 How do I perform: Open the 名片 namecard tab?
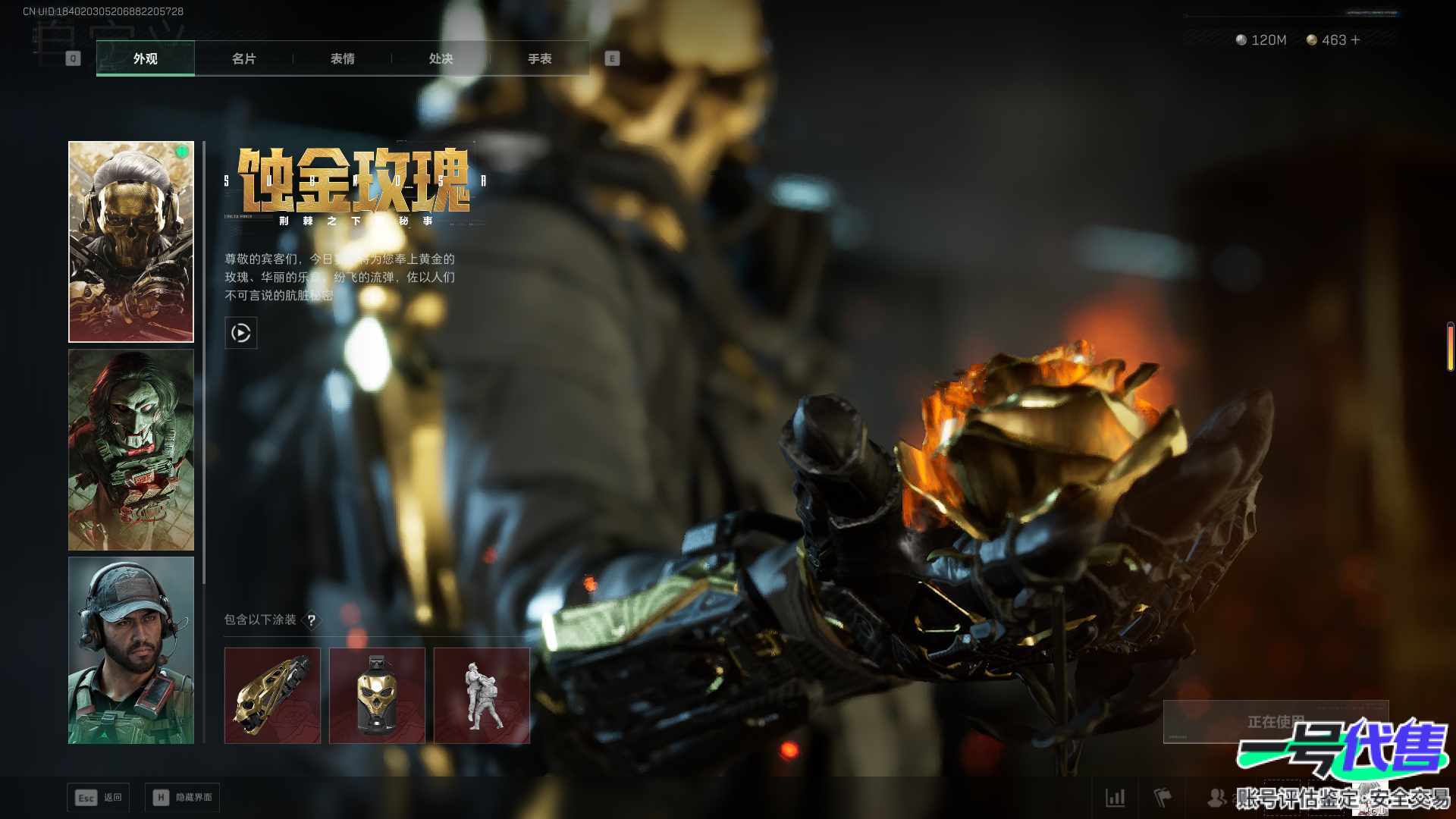point(243,58)
